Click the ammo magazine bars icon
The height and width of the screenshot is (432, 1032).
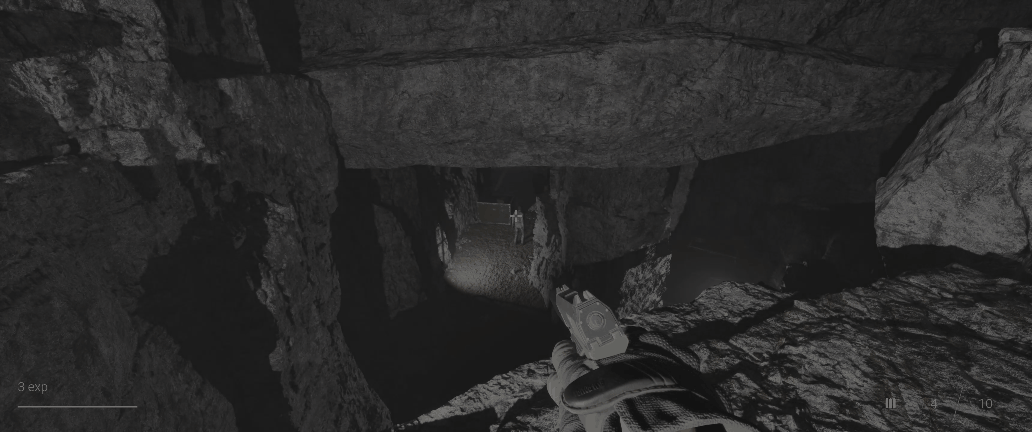tap(890, 404)
